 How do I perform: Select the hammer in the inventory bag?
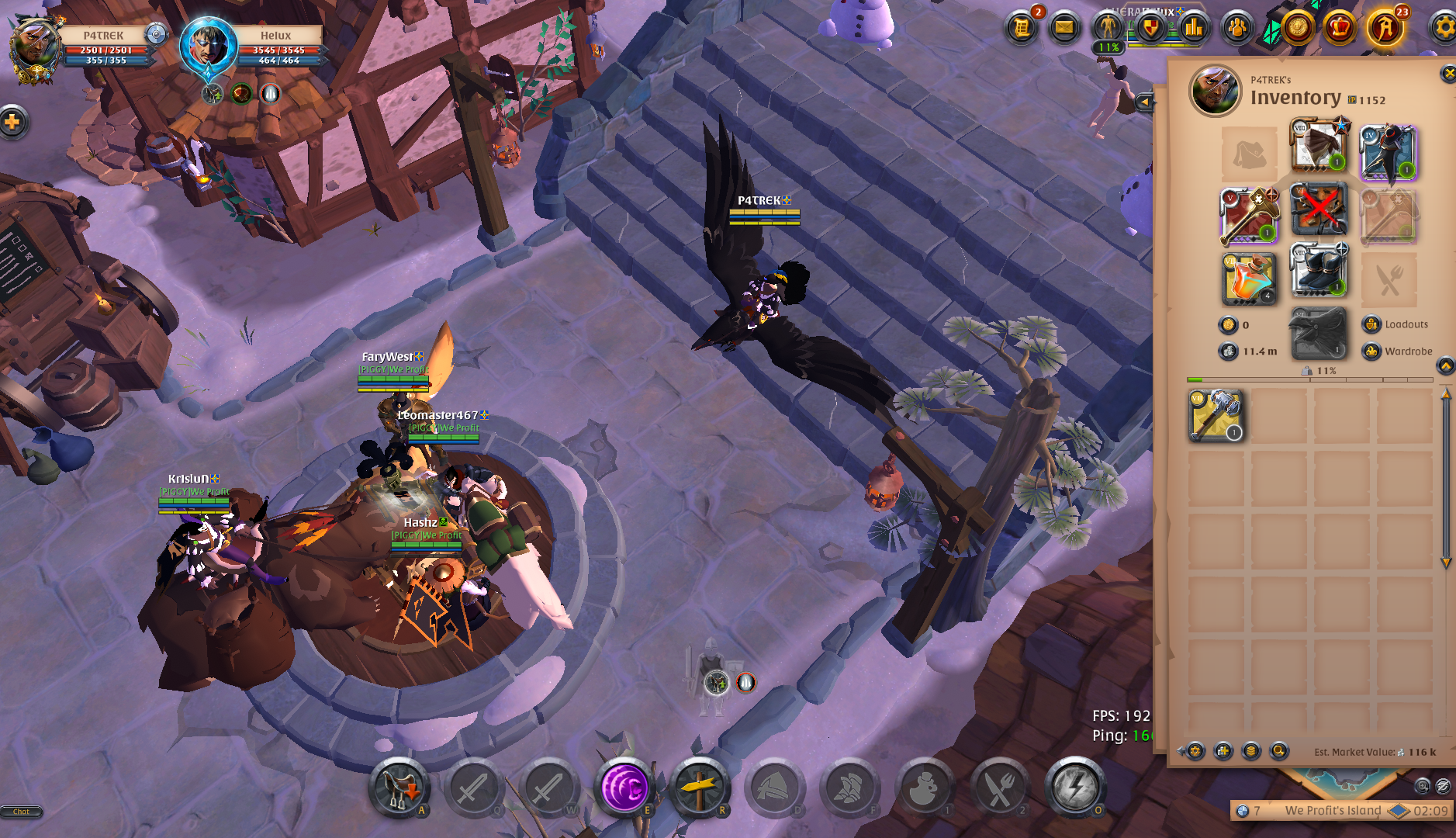1216,416
